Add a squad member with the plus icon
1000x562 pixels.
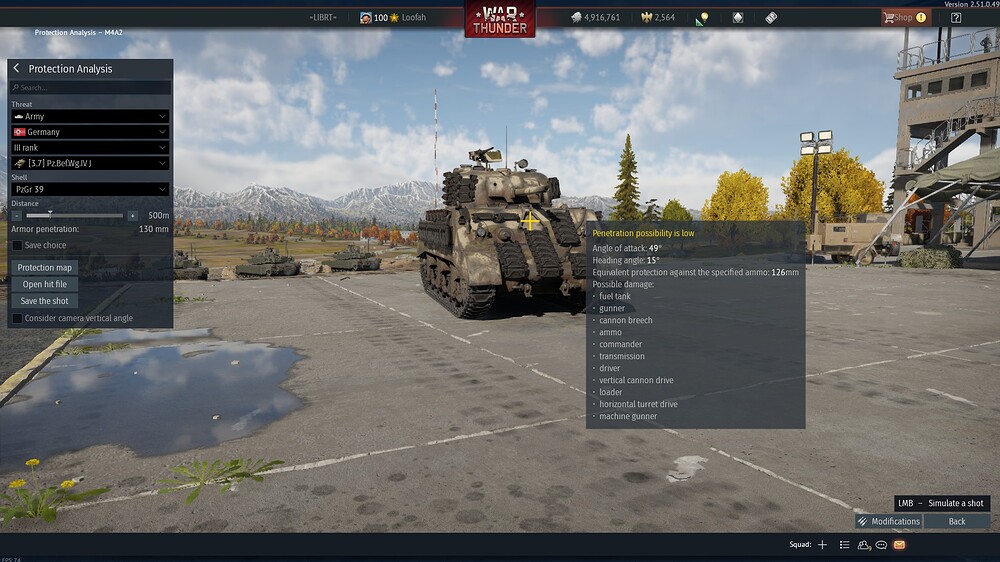[822, 545]
